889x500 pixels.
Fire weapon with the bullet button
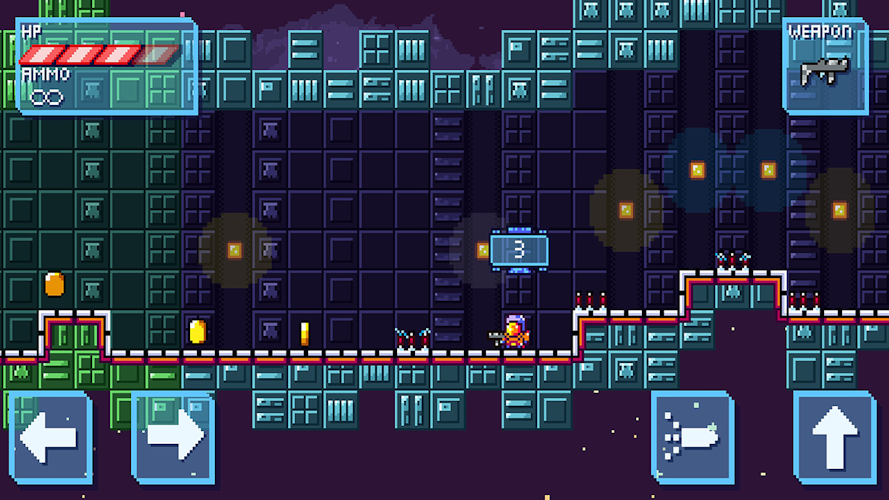tap(692, 438)
